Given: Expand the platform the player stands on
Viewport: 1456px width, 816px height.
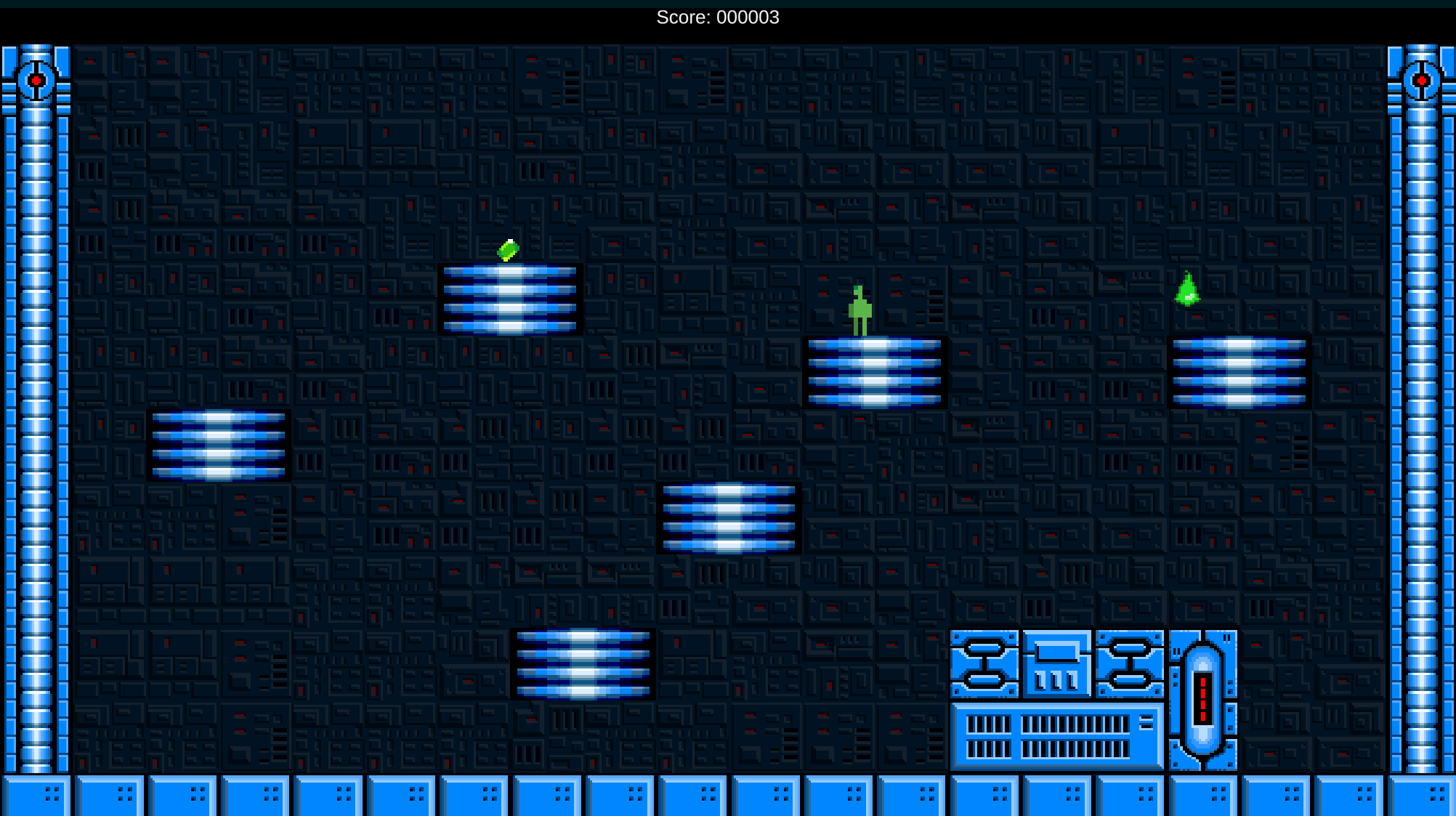Looking at the screenshot, I should (874, 373).
